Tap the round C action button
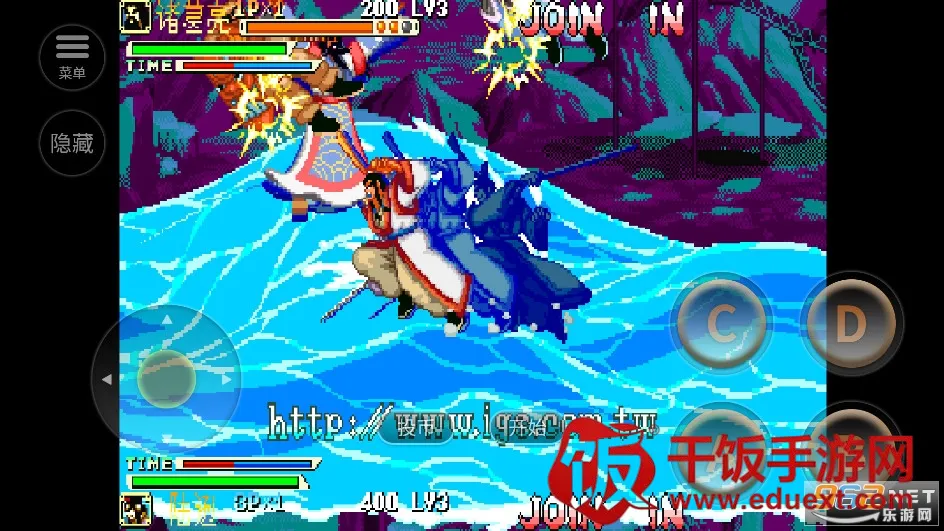The image size is (944, 531). click(x=721, y=322)
